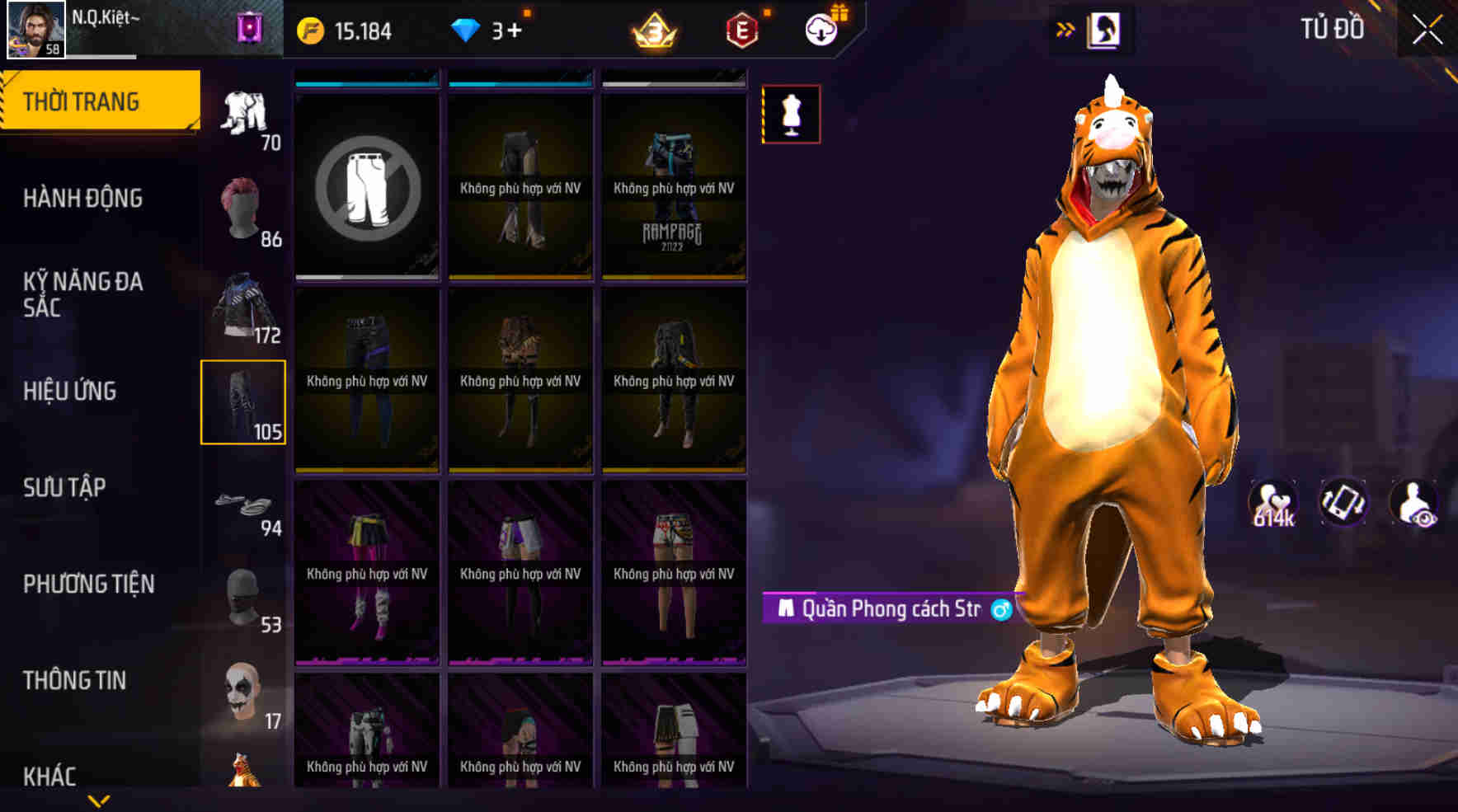This screenshot has width=1458, height=812.
Task: Select the jacket category icon labeled 172
Action: [x=244, y=305]
